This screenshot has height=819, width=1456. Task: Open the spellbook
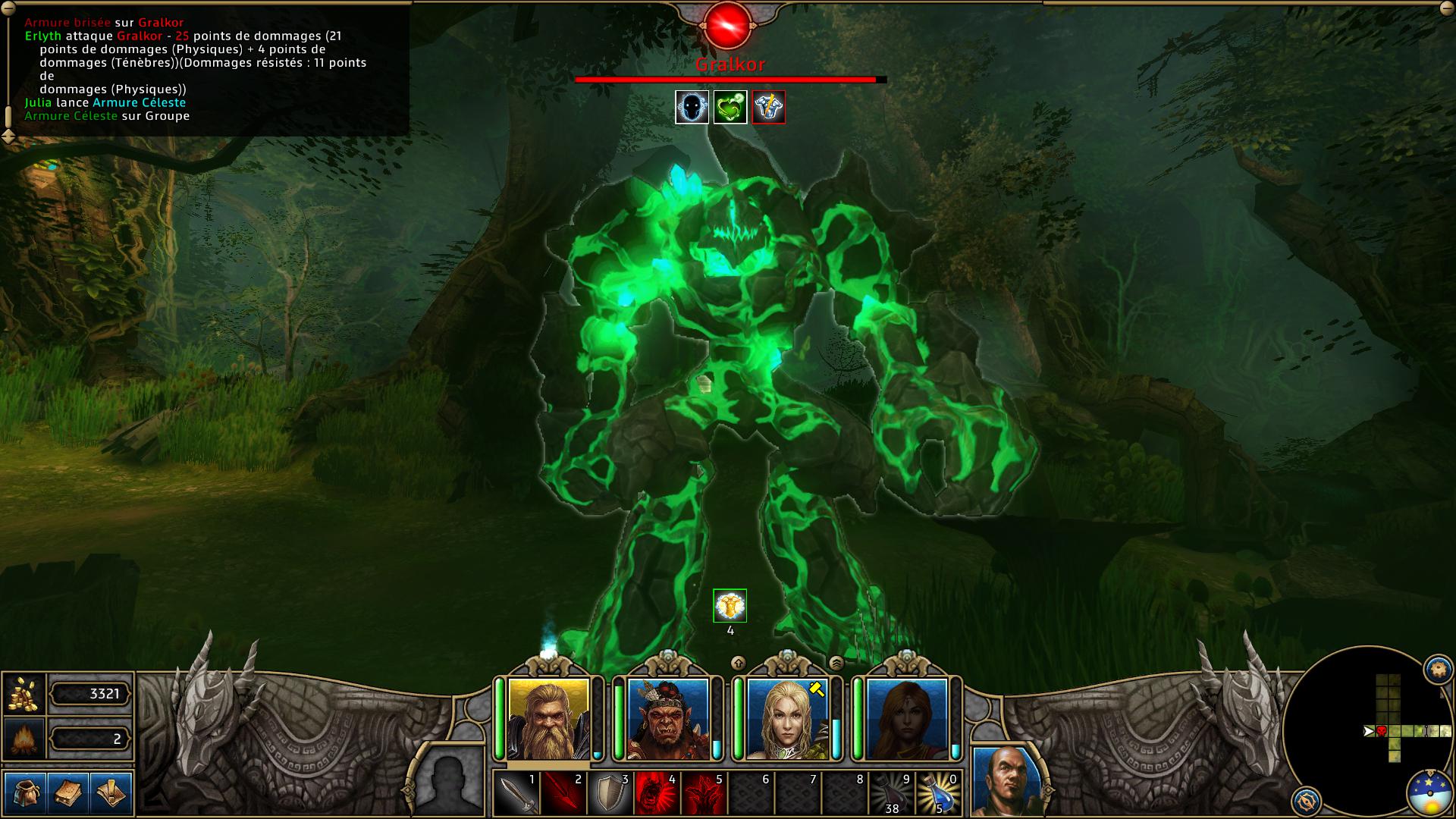68,792
